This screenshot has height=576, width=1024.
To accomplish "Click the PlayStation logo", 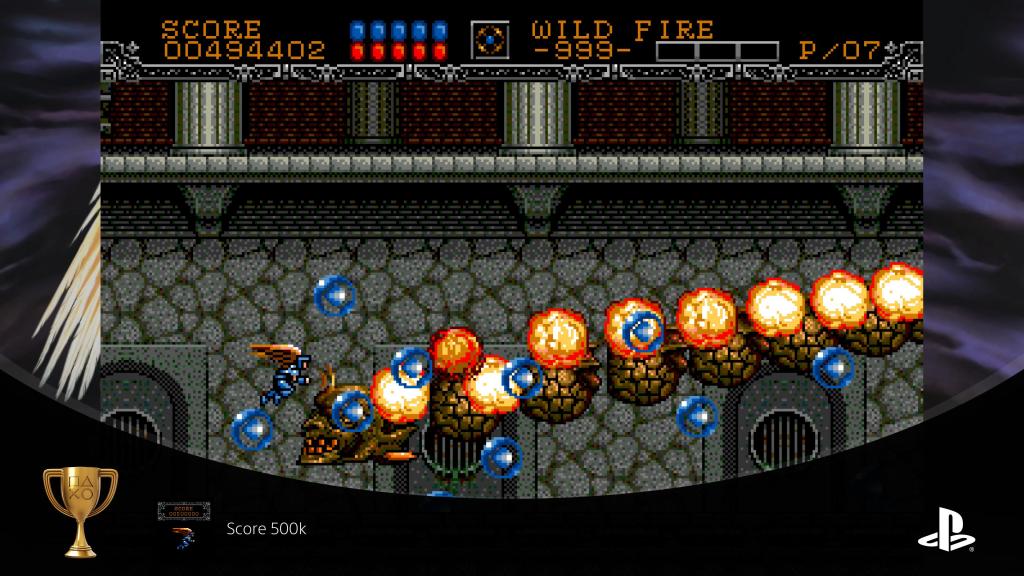I will point(947,527).
